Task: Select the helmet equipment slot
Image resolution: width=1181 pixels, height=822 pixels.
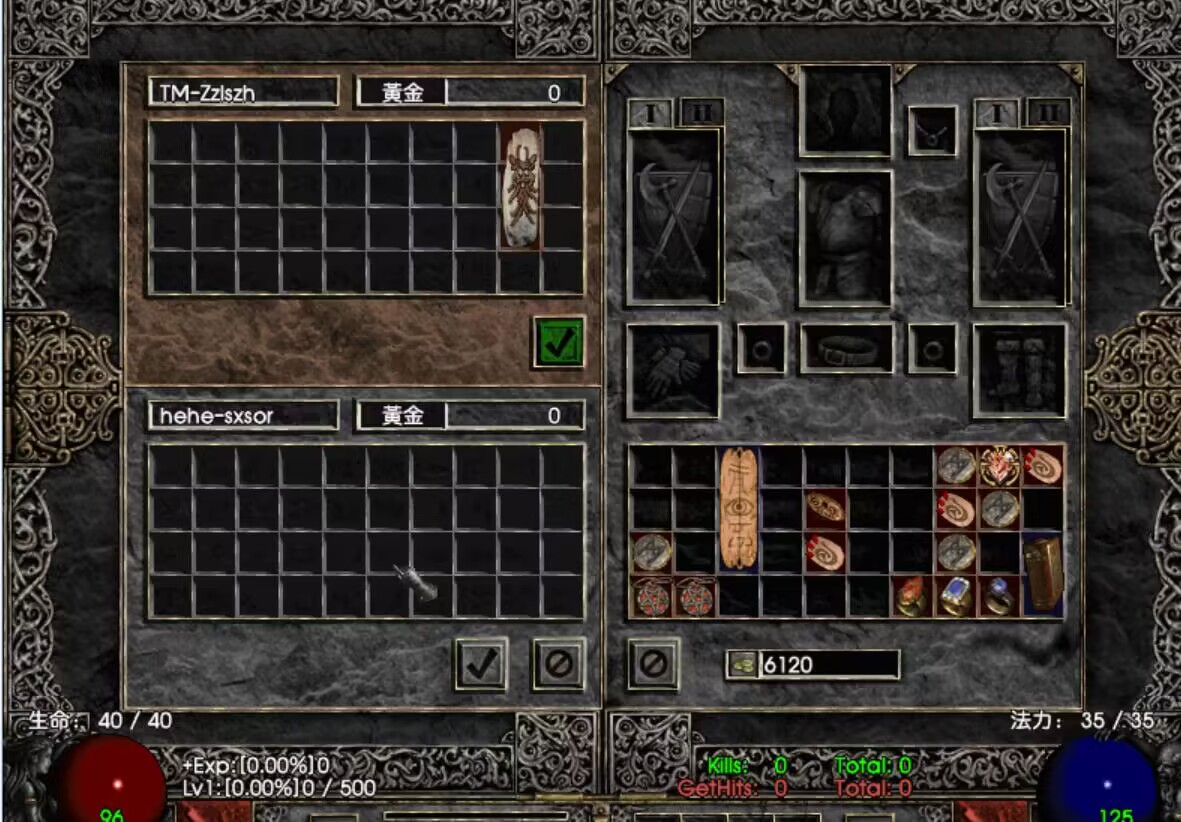Action: click(x=845, y=110)
